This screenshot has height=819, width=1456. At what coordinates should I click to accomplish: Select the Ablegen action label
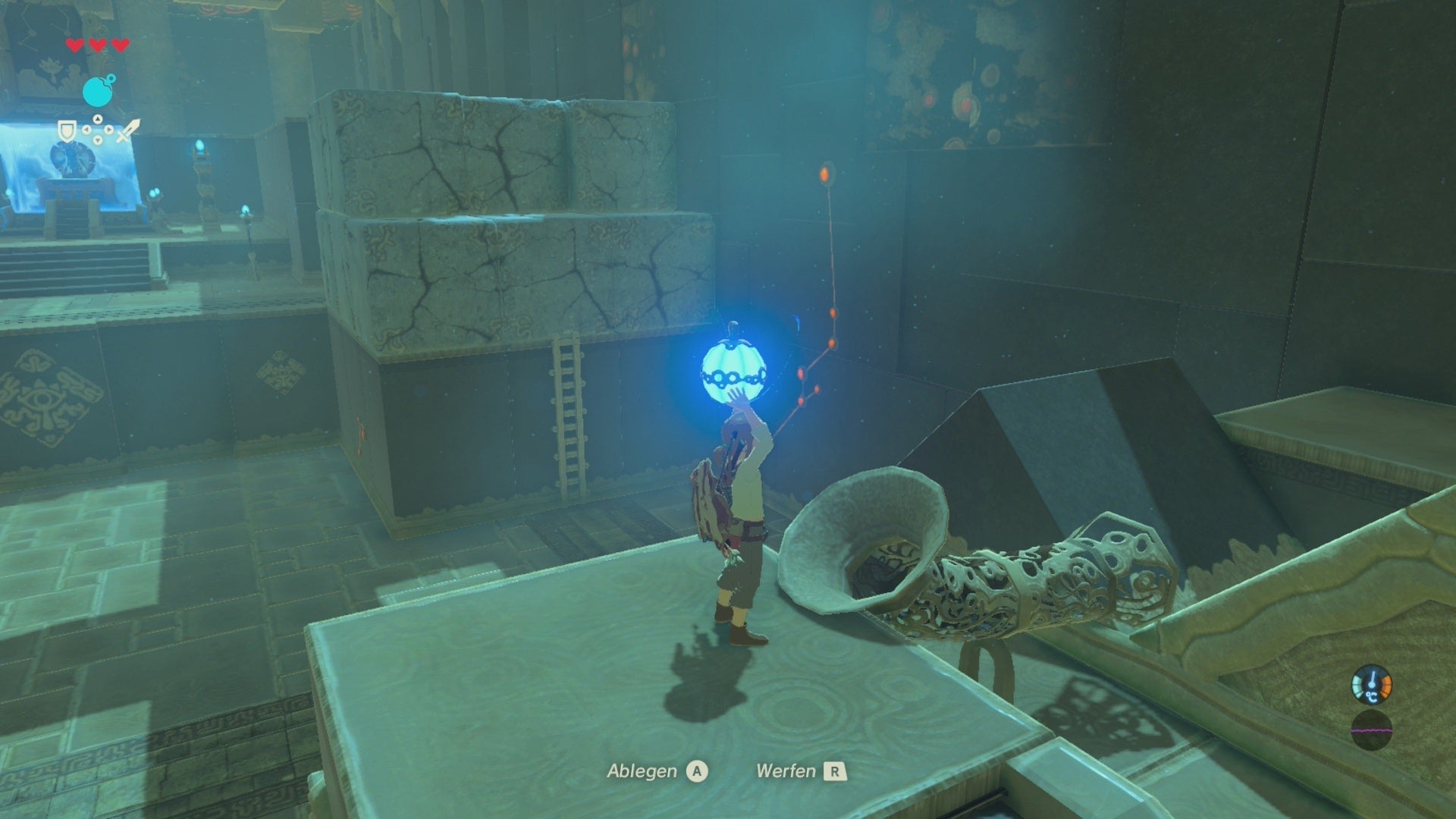point(643,770)
